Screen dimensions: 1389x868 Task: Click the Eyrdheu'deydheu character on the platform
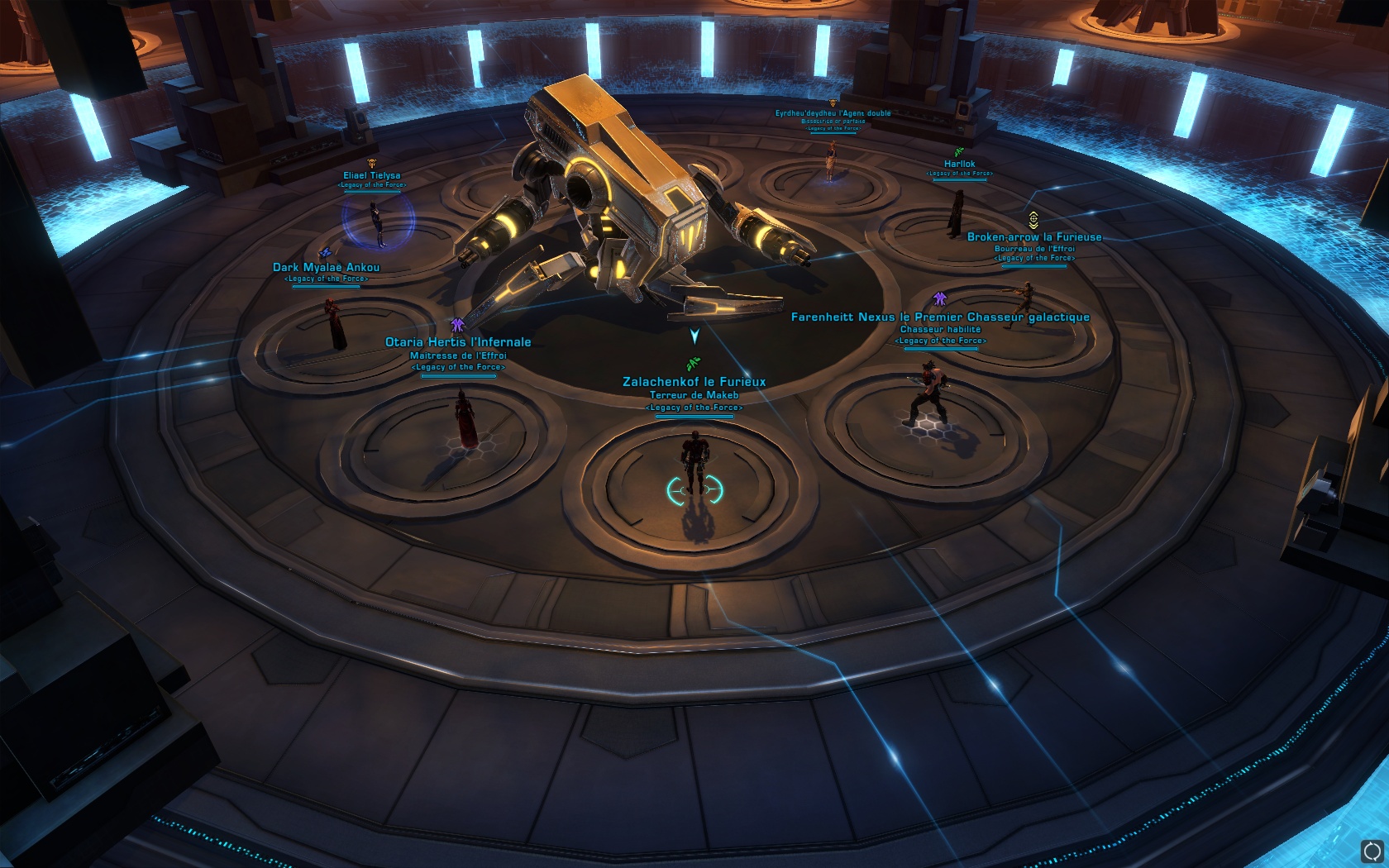[830, 161]
